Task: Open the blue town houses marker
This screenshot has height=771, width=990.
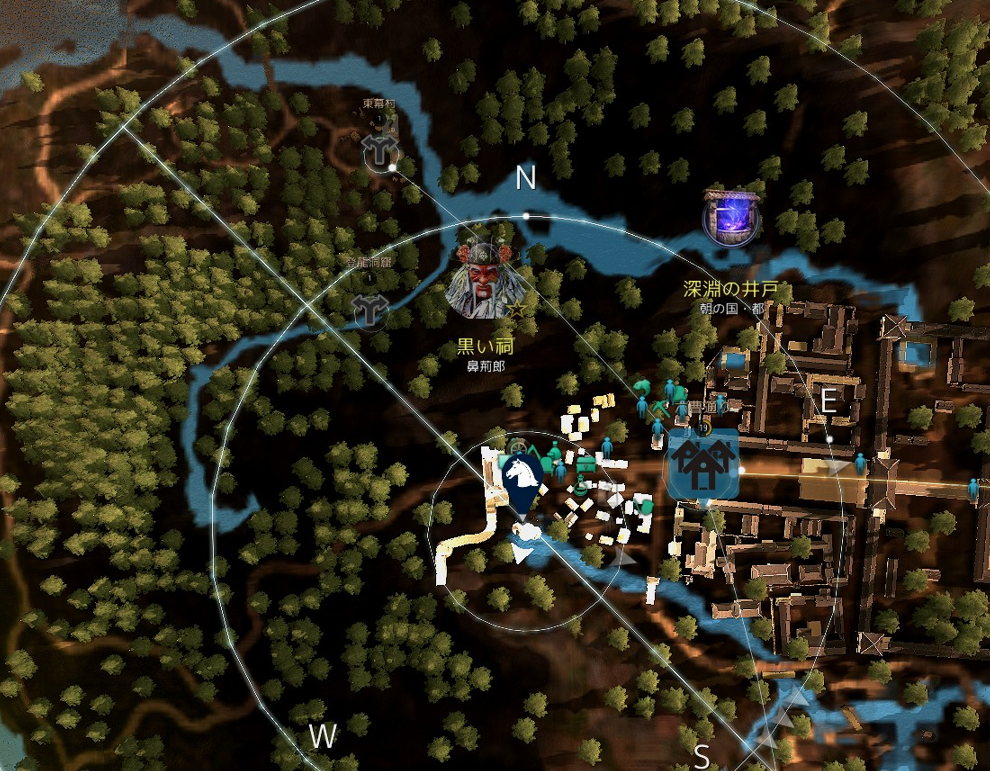Action: [x=704, y=464]
